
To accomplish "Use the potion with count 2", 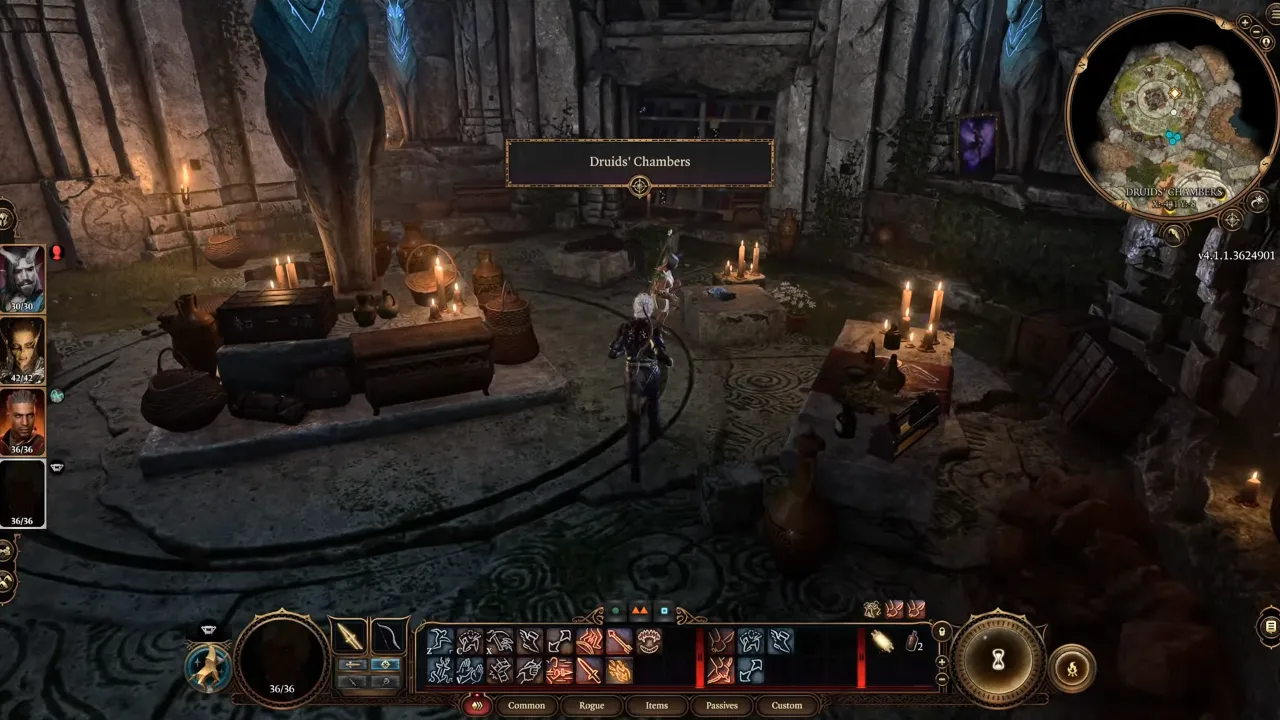I will click(913, 642).
